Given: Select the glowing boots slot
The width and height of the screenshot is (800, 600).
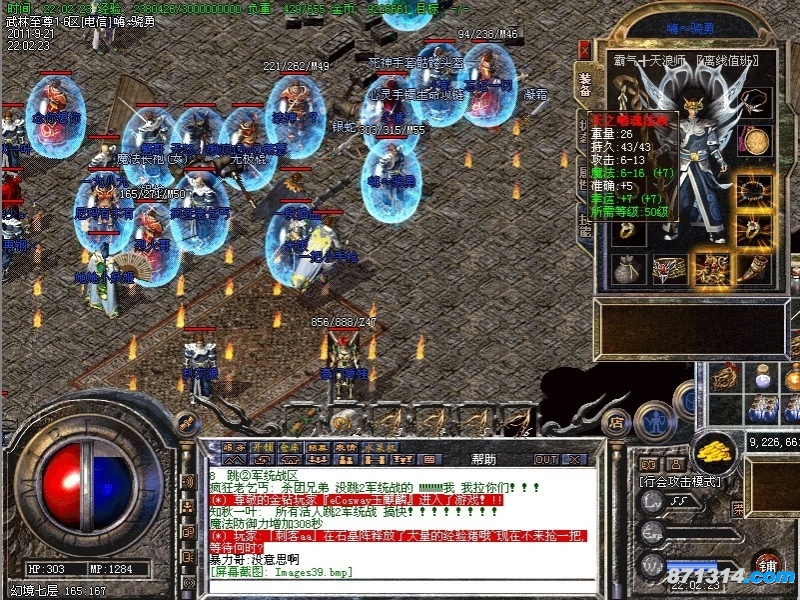Looking at the screenshot, I should [x=712, y=267].
